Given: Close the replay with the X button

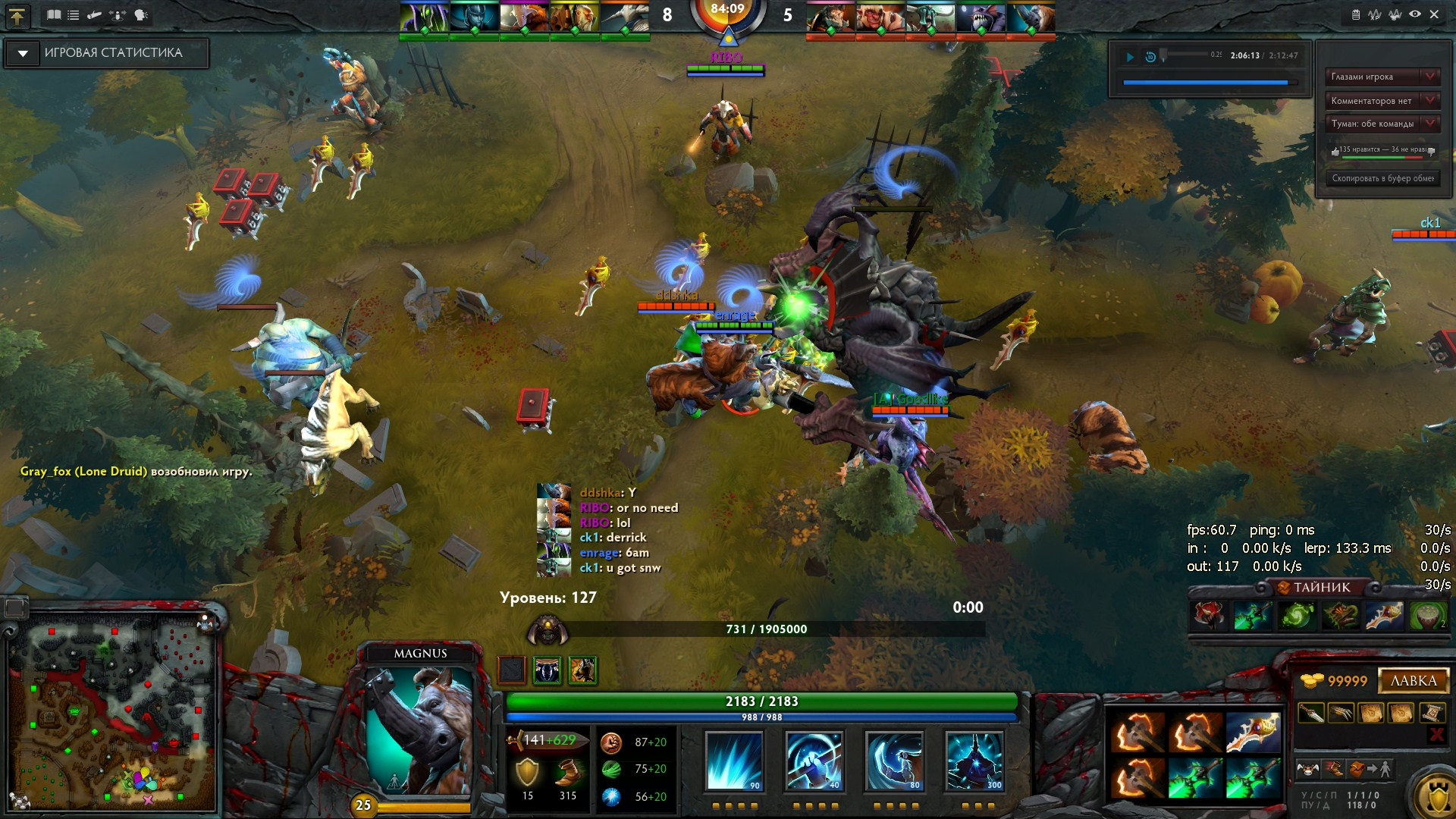Looking at the screenshot, I should pos(1434,14).
